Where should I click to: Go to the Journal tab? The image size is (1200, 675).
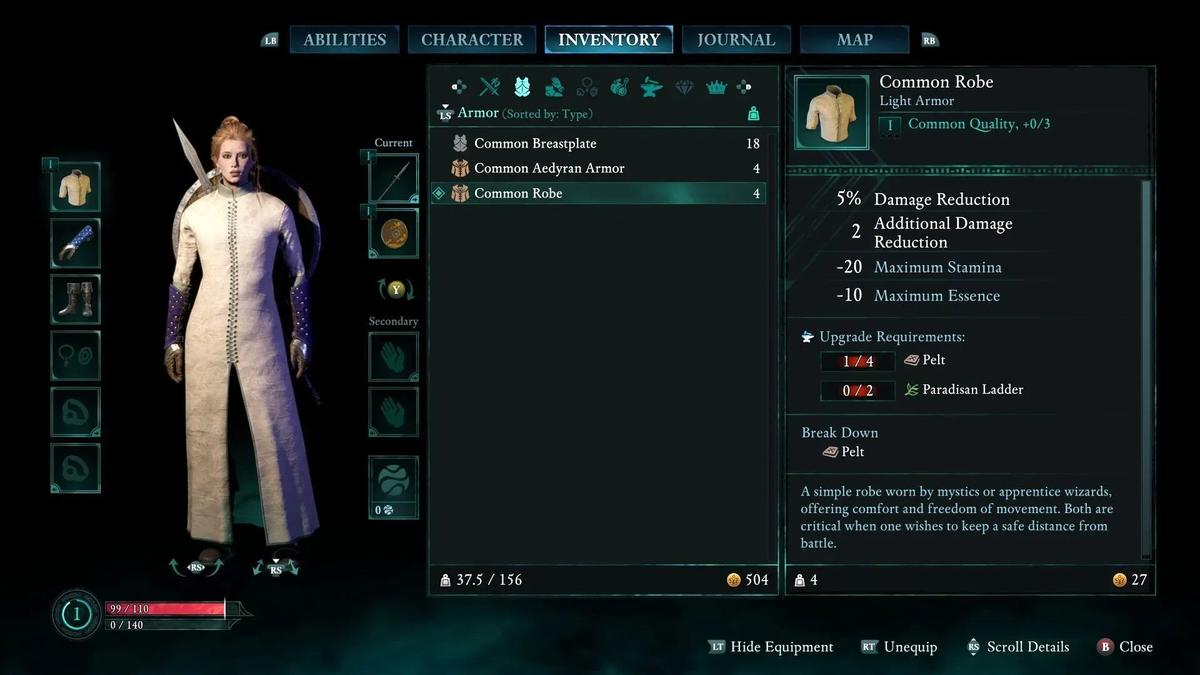(x=736, y=40)
